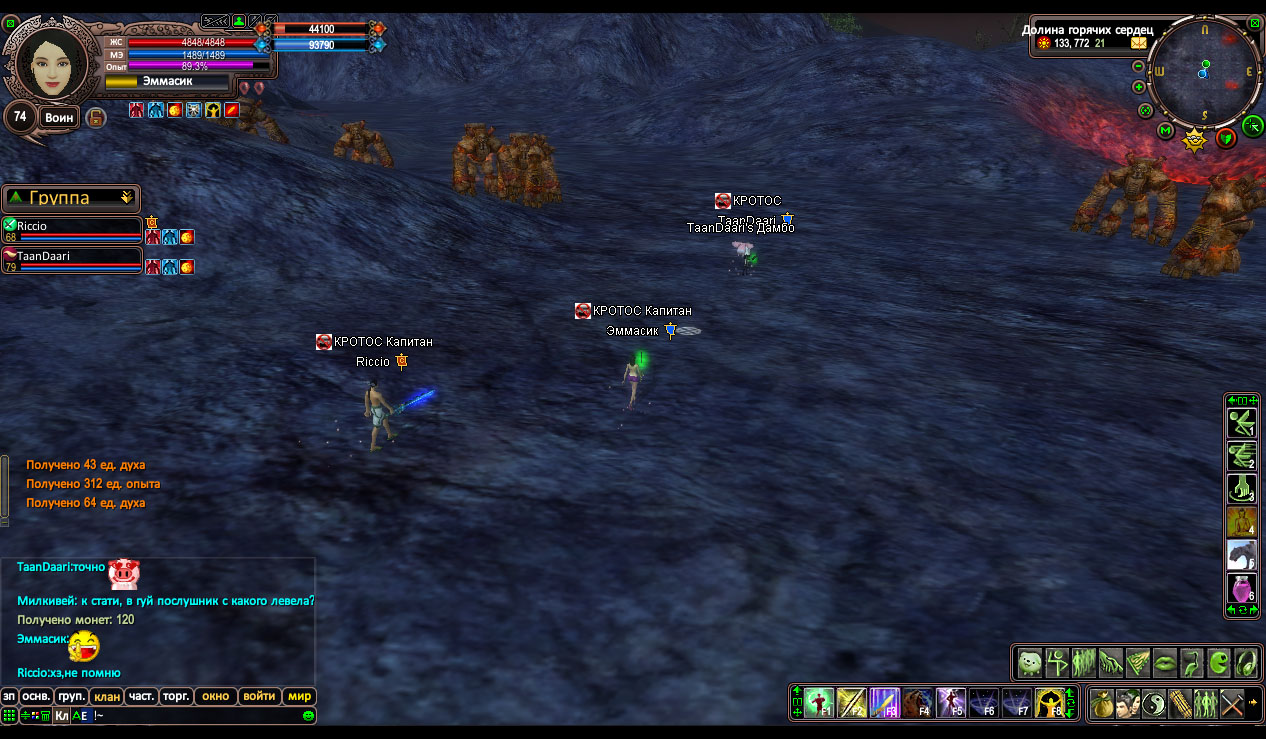1266x739 pixels.
Task: Click the chat text input field
Action: (195, 715)
